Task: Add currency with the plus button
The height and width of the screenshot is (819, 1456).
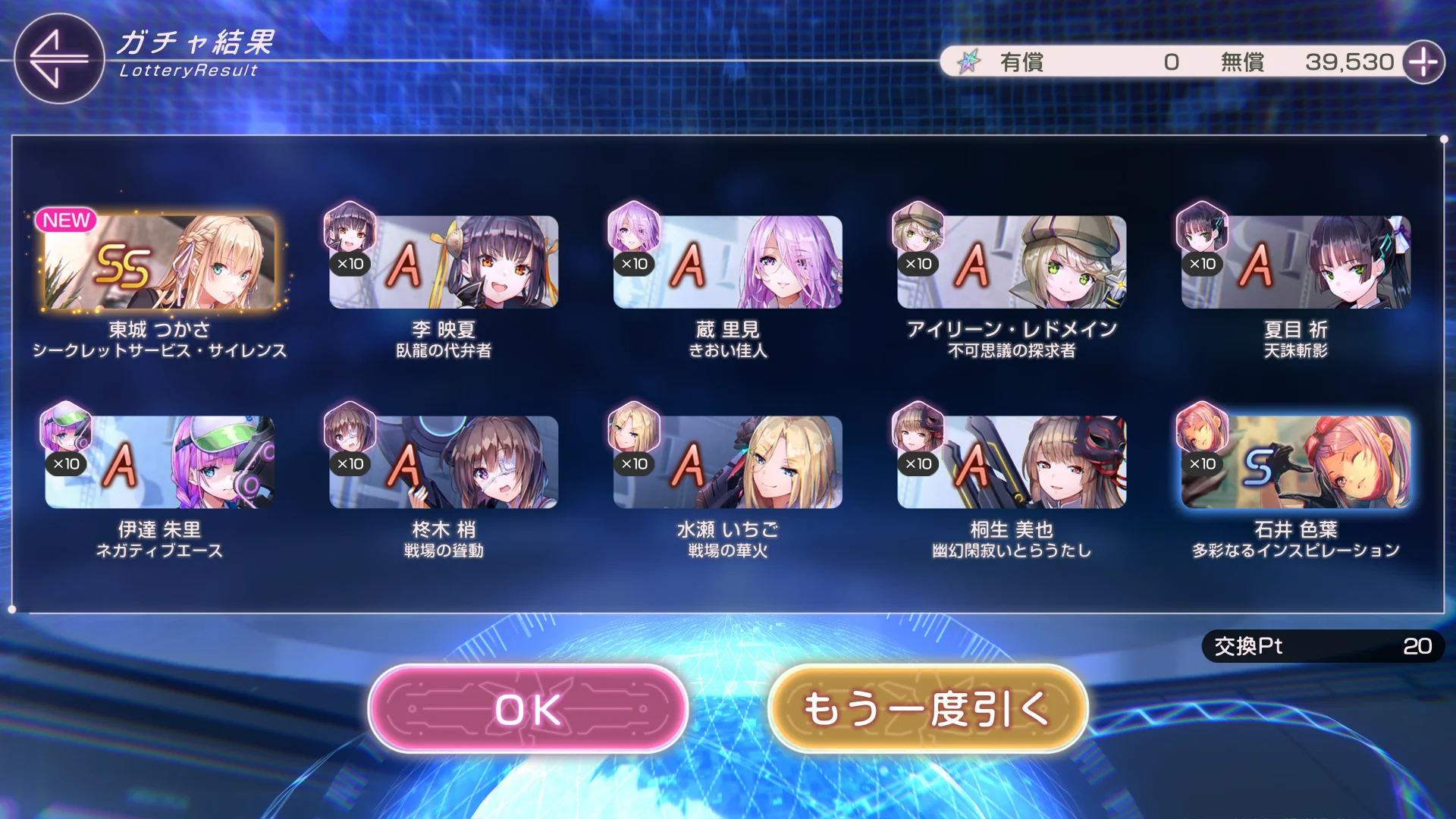Action: [x=1423, y=62]
